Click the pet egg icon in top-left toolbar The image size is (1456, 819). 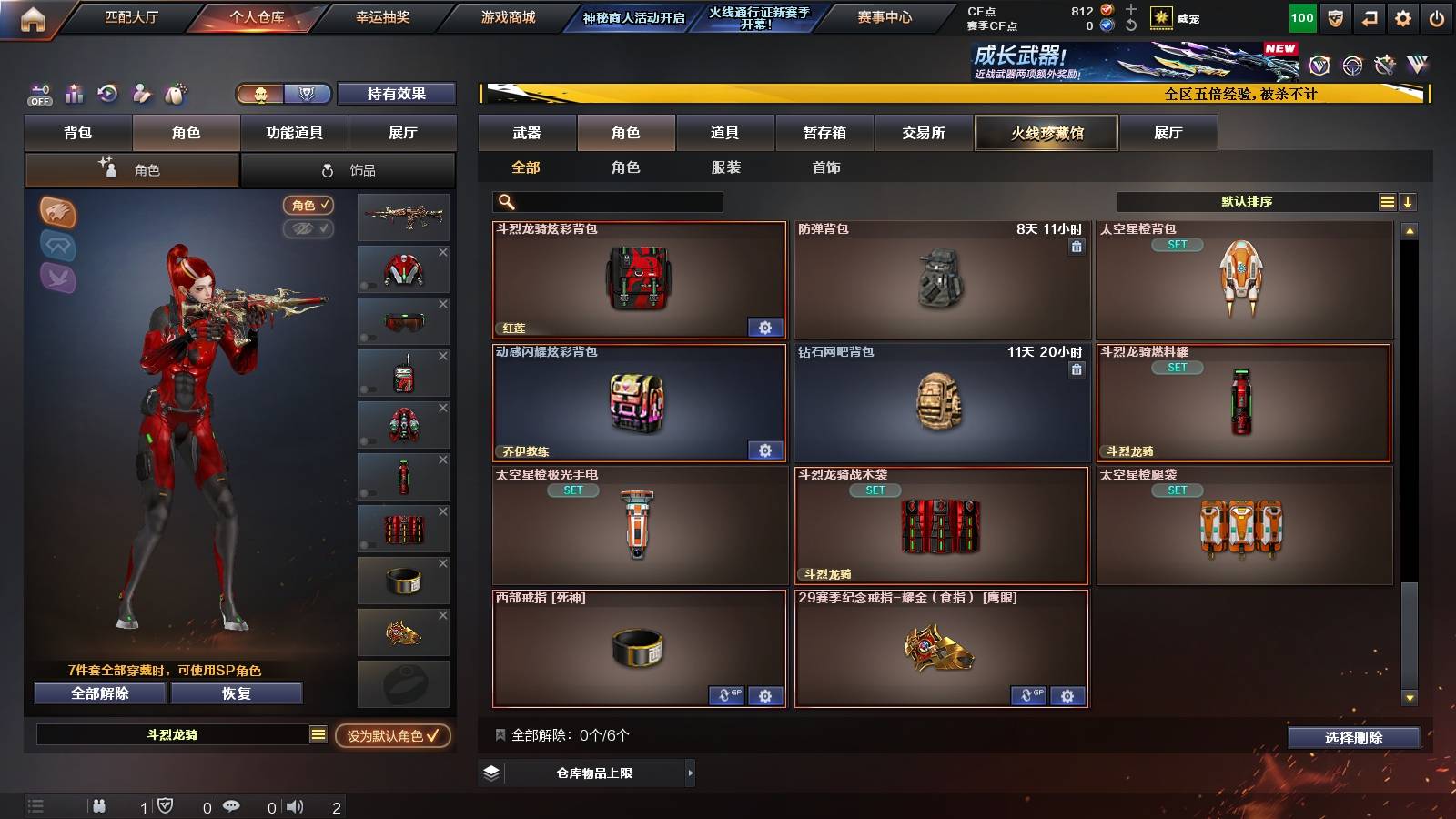click(173, 94)
